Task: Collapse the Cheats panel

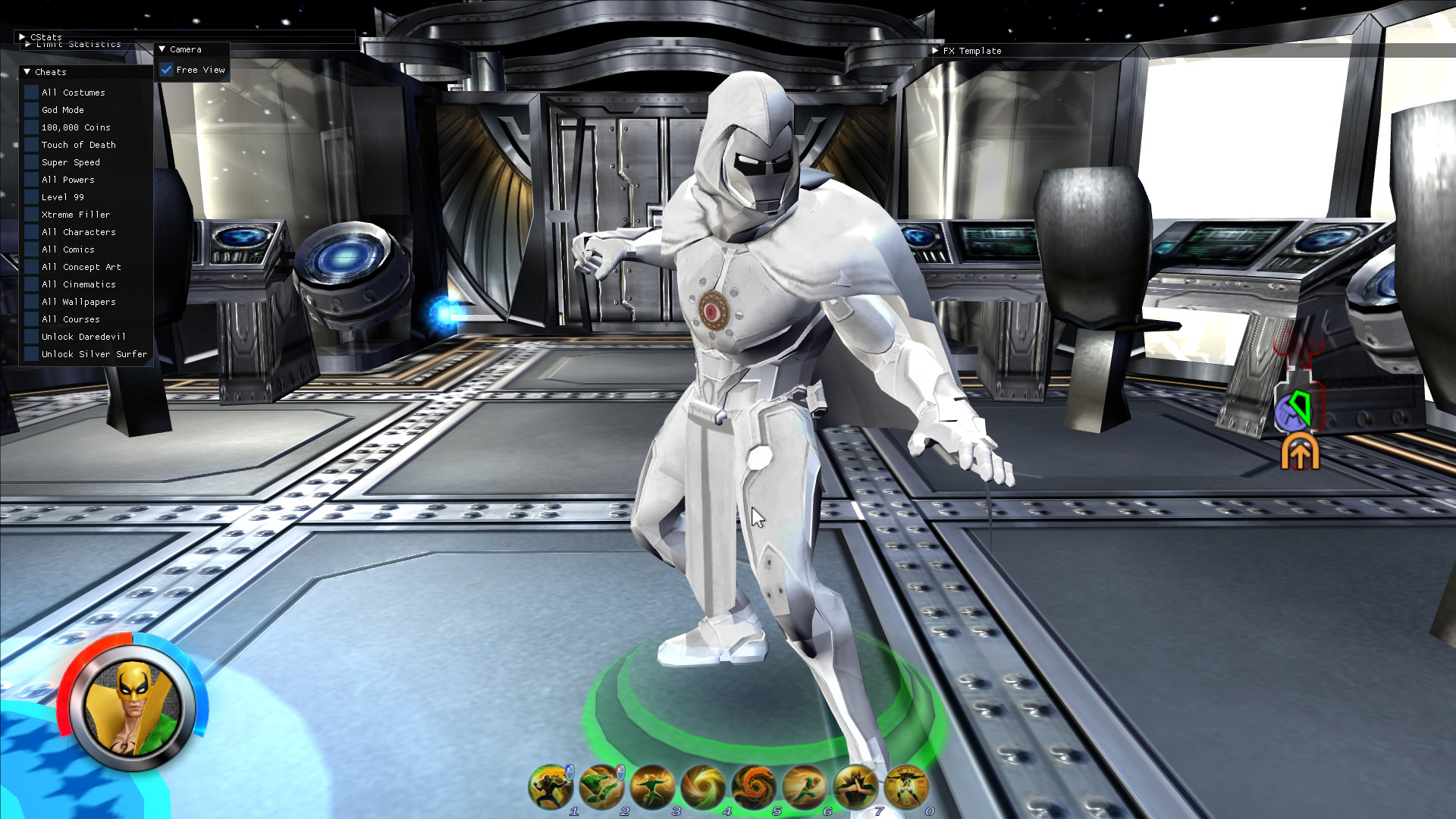Action: [27, 72]
